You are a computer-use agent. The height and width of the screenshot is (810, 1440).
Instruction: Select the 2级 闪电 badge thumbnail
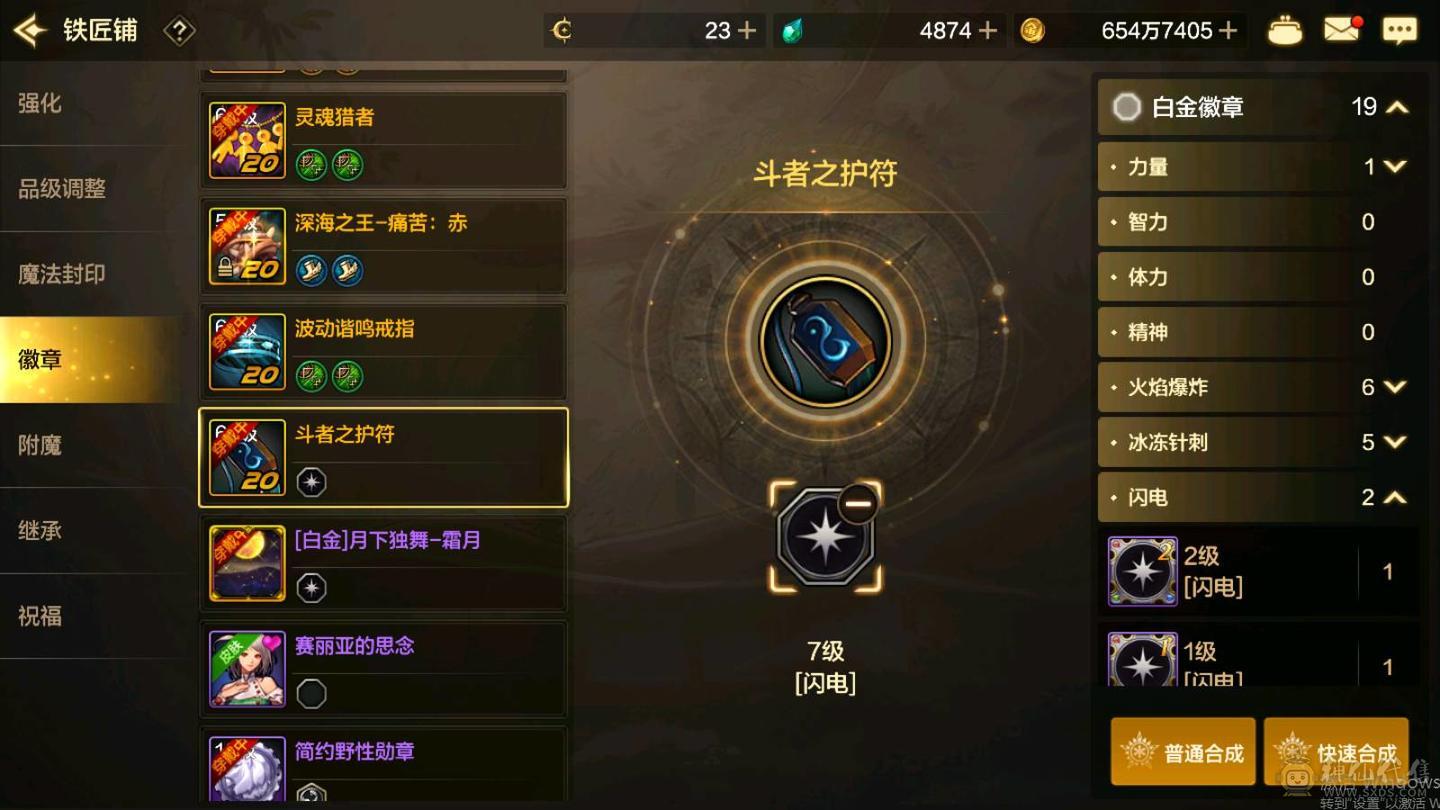(x=1143, y=572)
